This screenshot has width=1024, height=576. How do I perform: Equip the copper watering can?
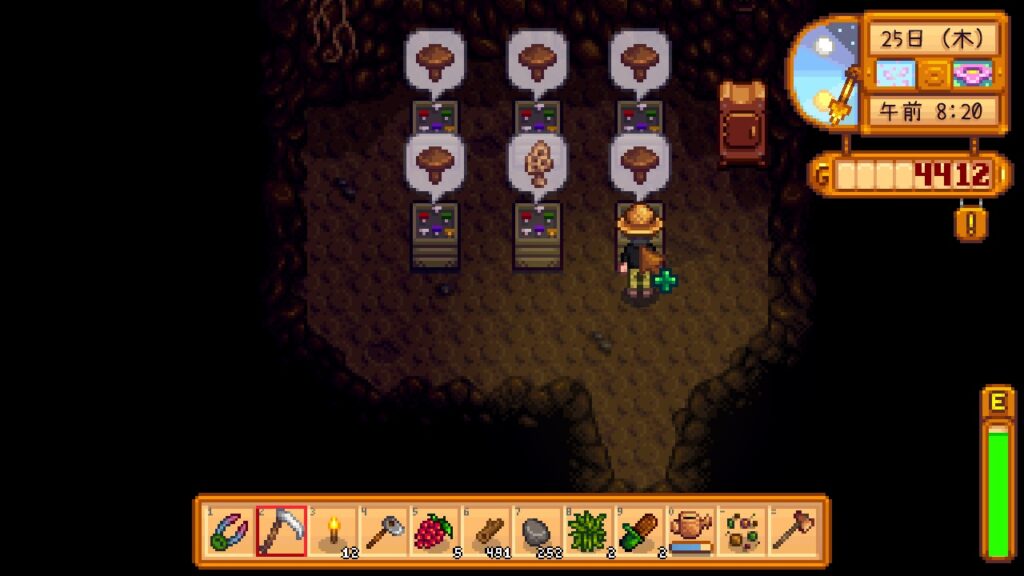coord(691,530)
